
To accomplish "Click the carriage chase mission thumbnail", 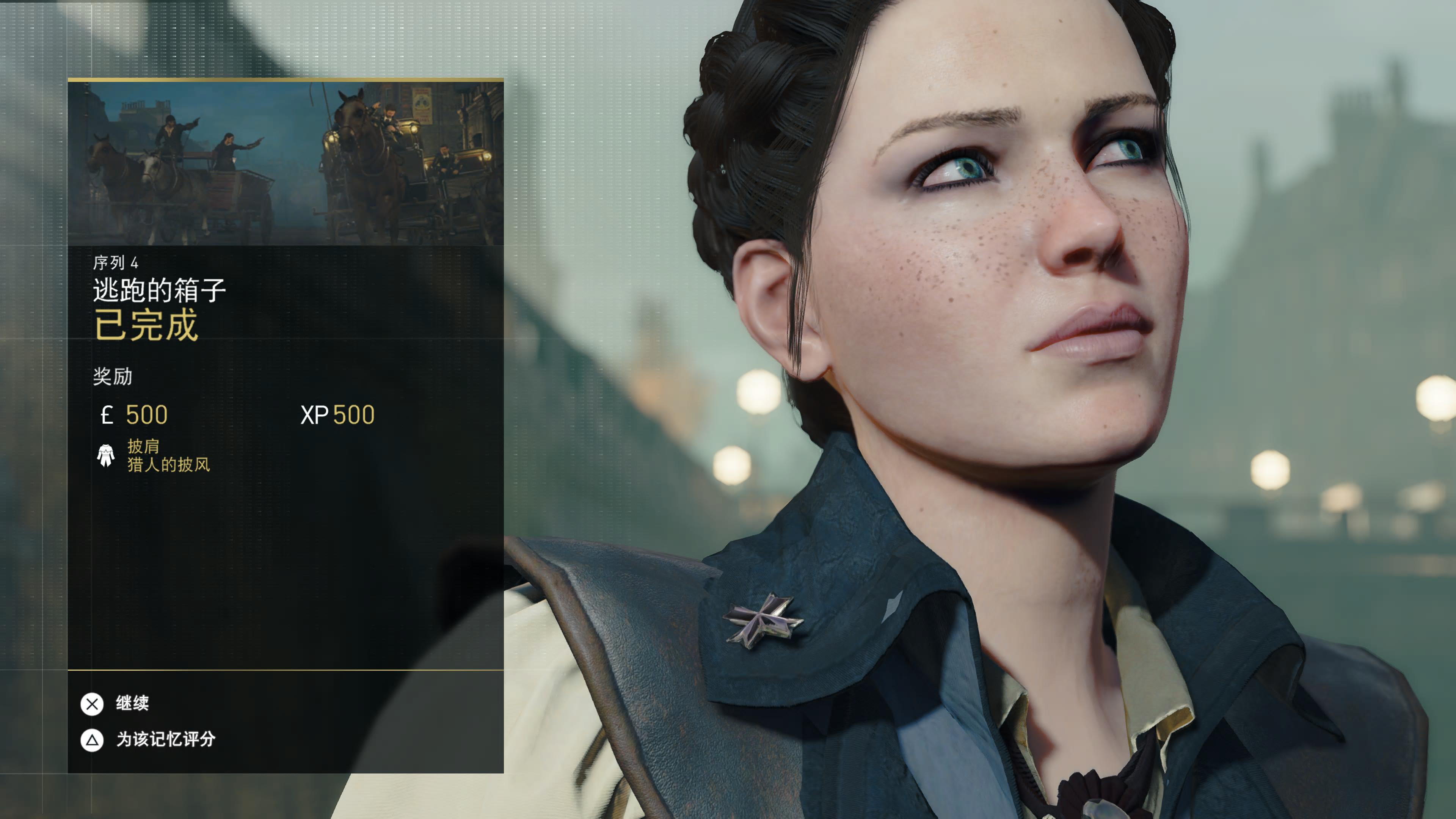I will (286, 164).
